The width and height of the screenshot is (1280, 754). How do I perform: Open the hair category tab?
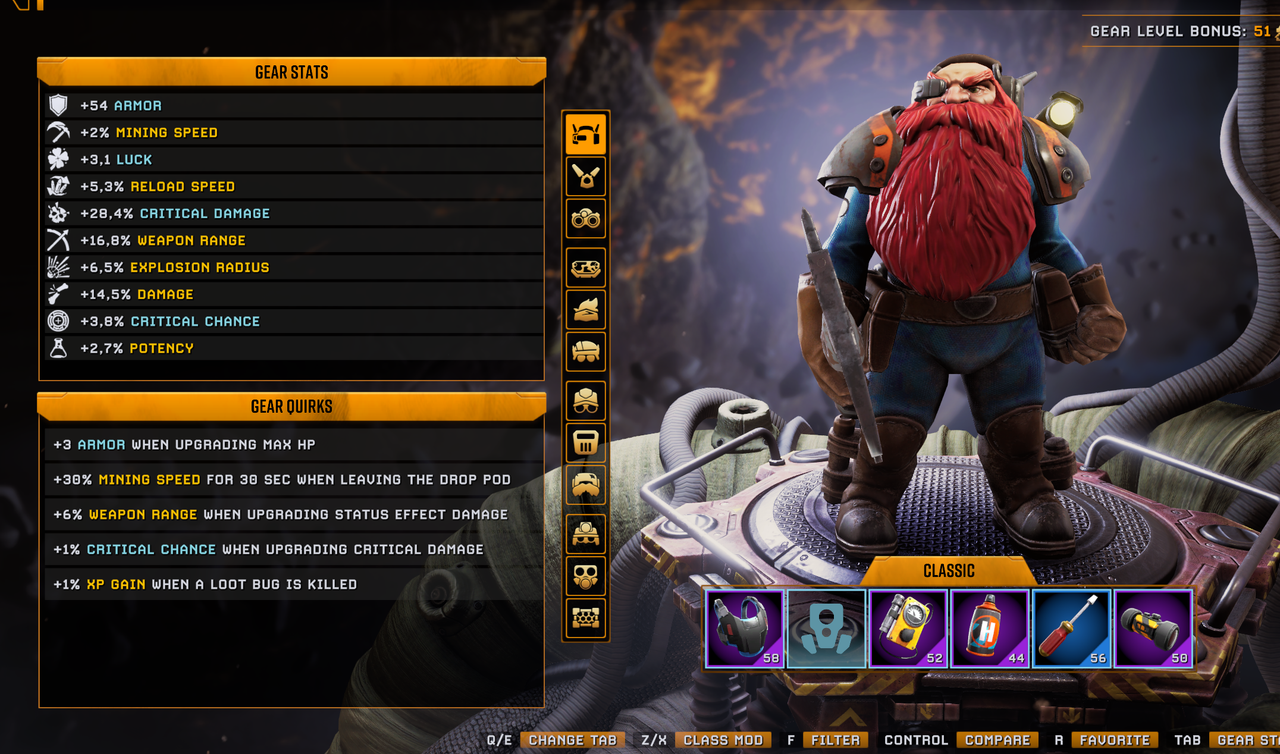586,310
